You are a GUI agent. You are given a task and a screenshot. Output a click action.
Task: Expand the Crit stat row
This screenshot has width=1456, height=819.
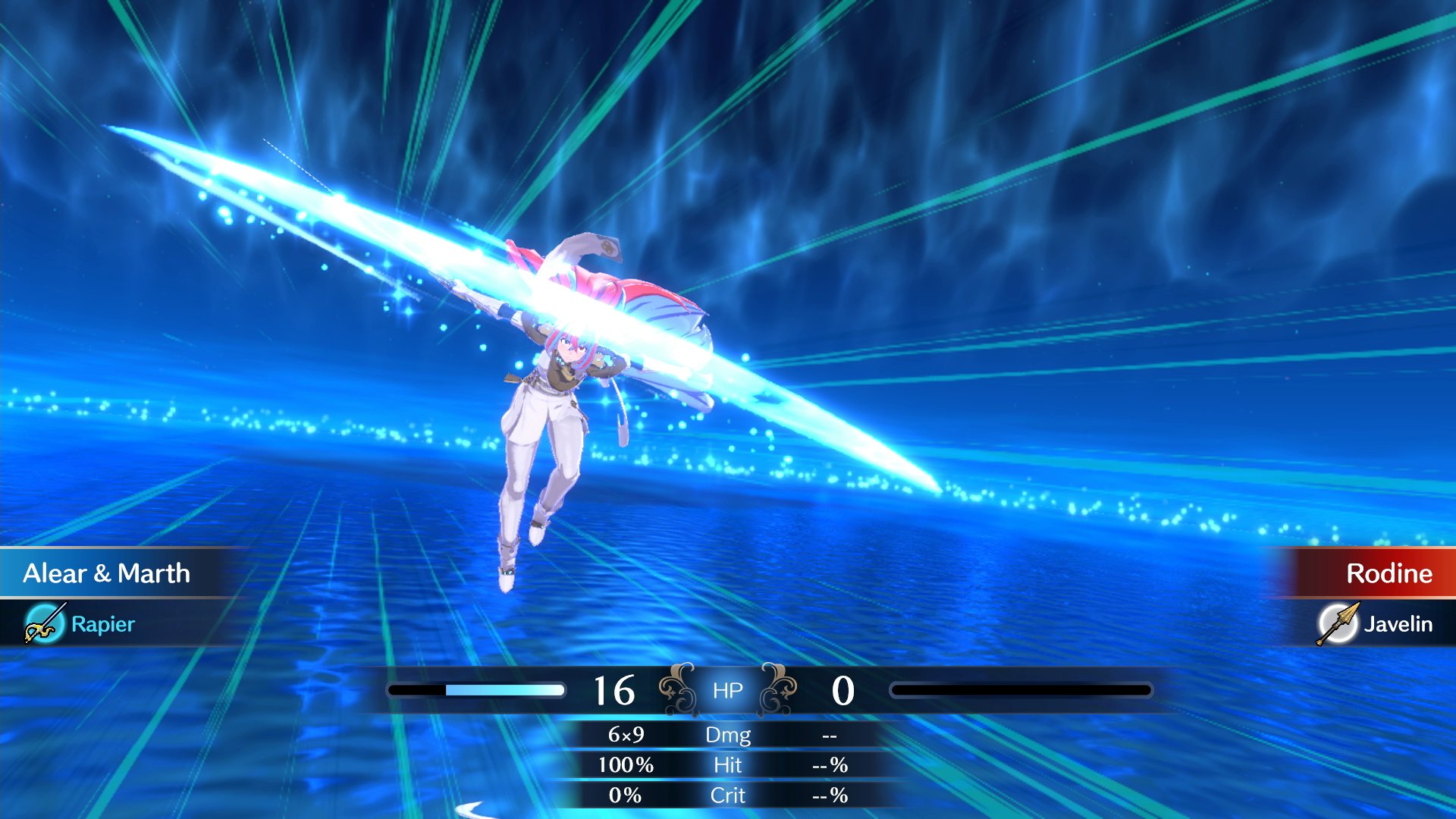tap(726, 795)
